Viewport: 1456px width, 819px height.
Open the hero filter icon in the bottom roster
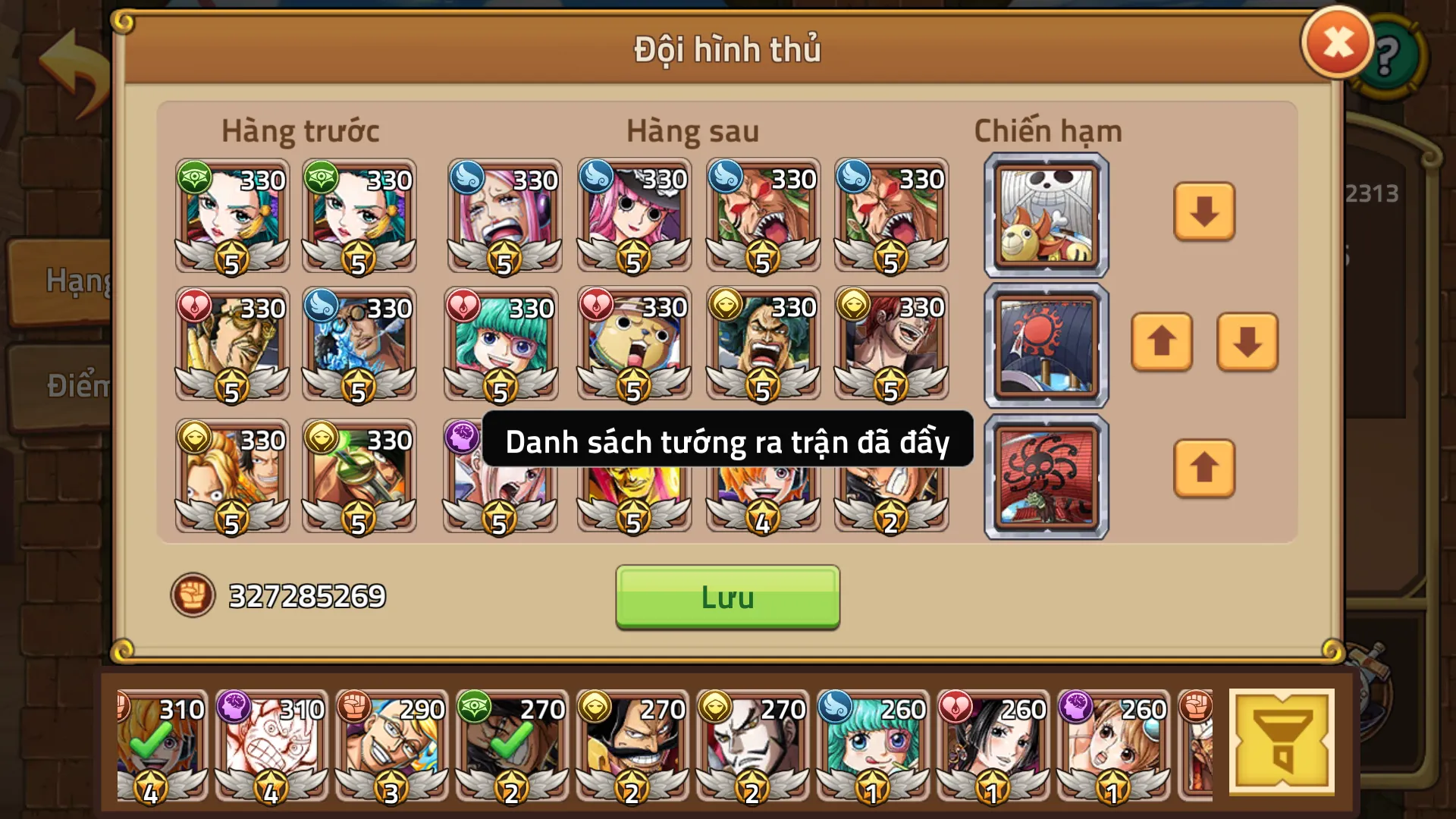[x=1282, y=741]
